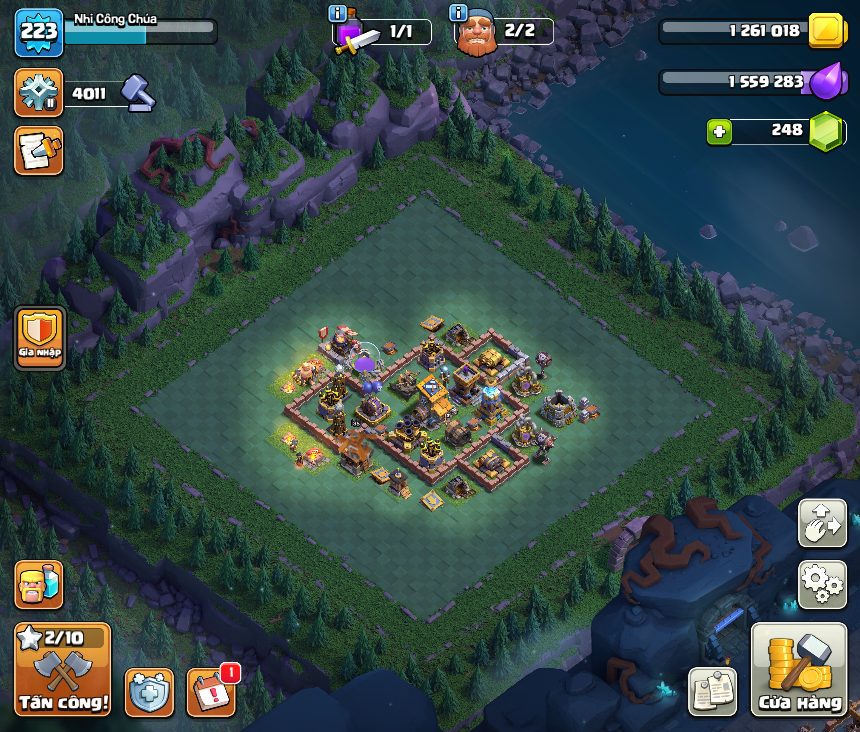
Task: Open the base layout editor button
Action: [822, 523]
